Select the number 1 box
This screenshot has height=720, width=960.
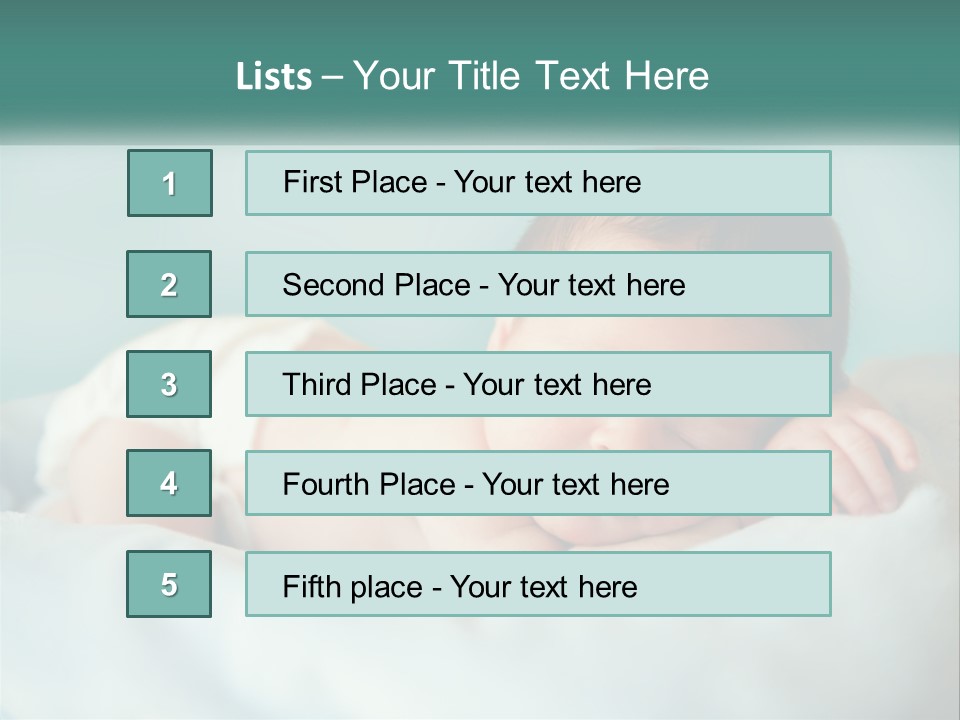pos(170,183)
